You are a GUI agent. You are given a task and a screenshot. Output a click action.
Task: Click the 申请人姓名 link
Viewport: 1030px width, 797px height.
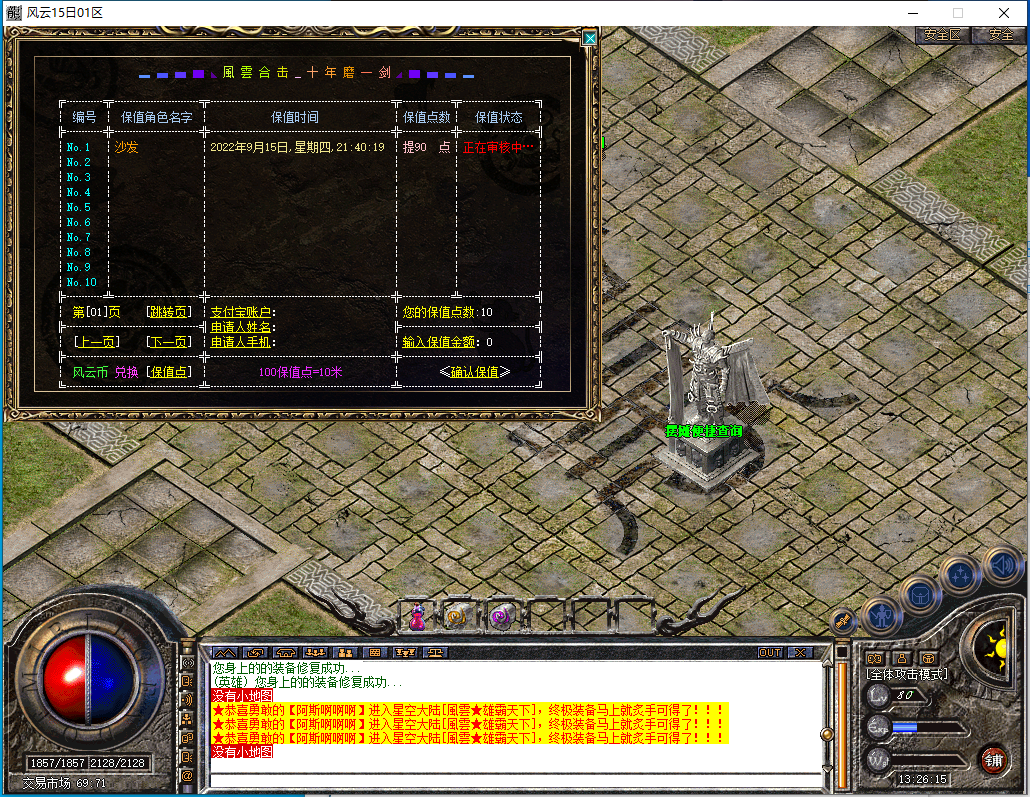(242, 327)
